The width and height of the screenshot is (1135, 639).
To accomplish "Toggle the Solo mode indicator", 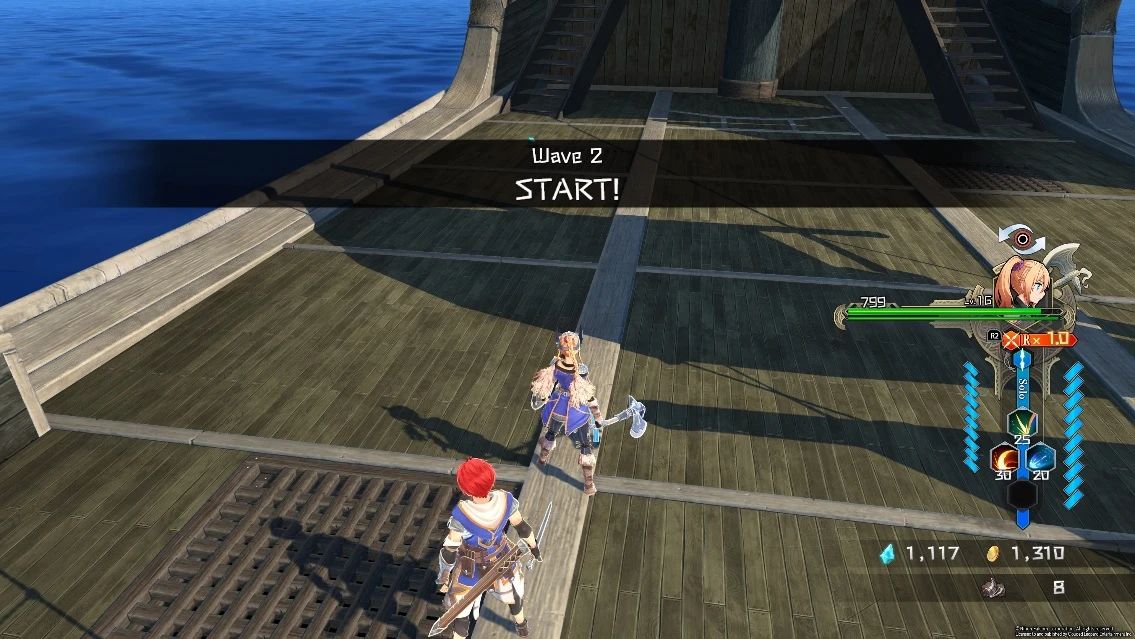I will point(1022,383).
